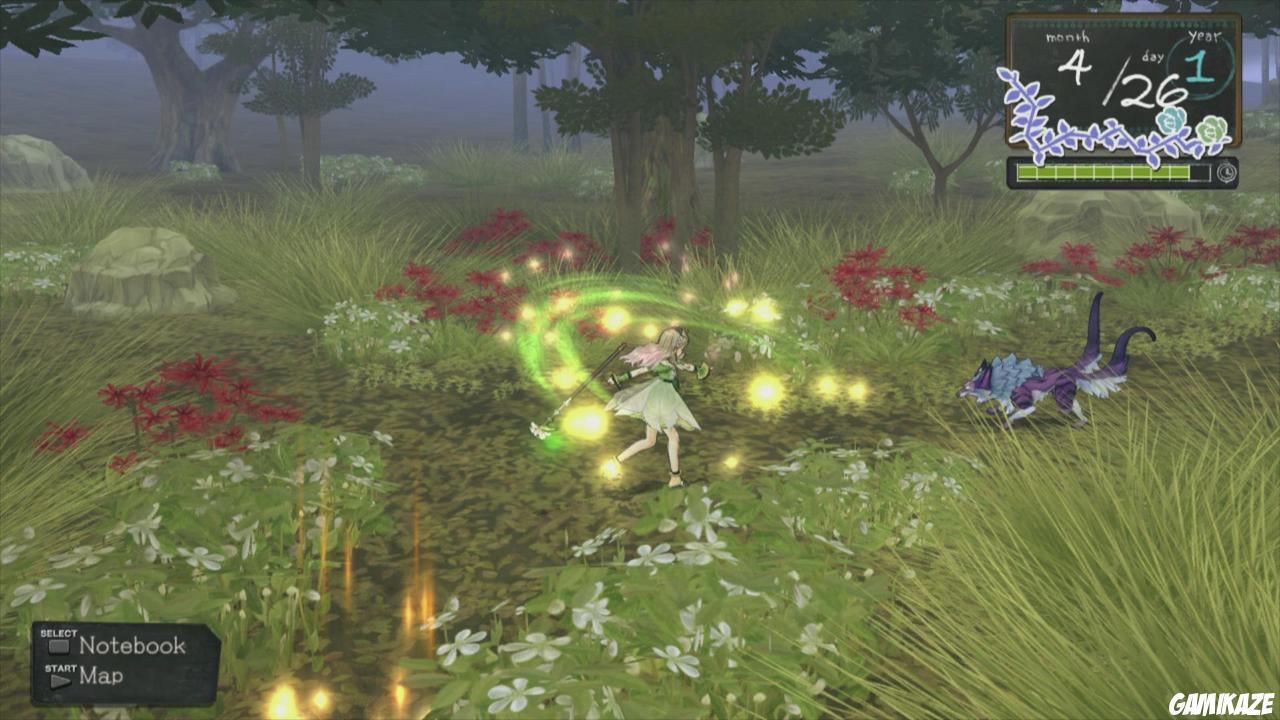Screen dimensions: 1280x720
Task: Click the empty segment of the time bar
Action: click(x=1200, y=171)
